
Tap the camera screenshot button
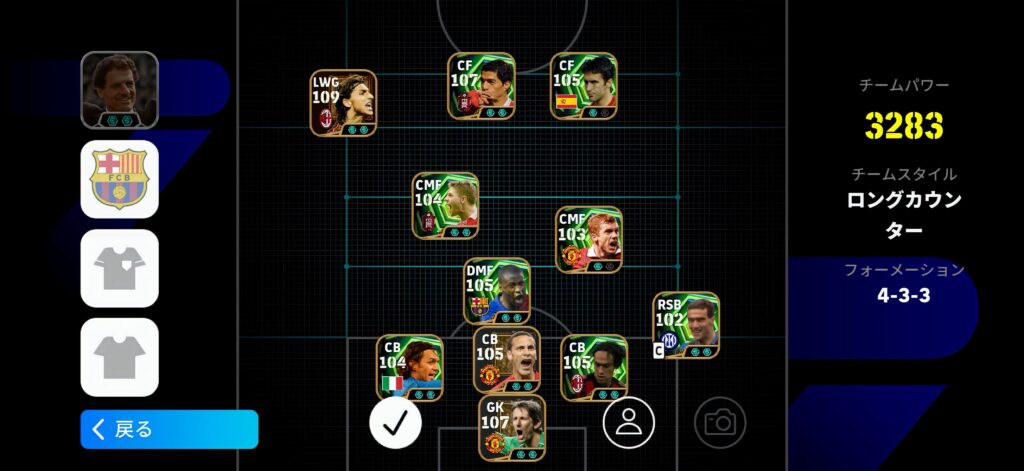(x=719, y=423)
